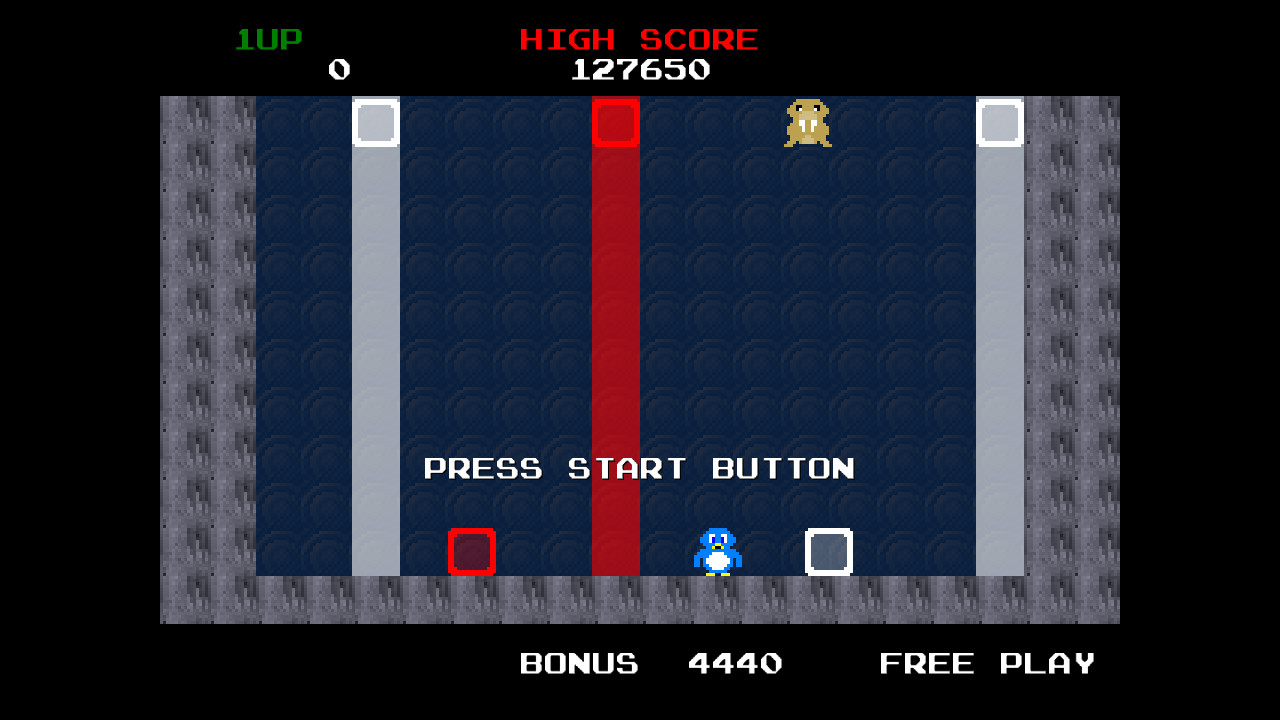This screenshot has height=720, width=1280.
Task: Toggle the FREE PLAY mode text
Action: [x=986, y=662]
